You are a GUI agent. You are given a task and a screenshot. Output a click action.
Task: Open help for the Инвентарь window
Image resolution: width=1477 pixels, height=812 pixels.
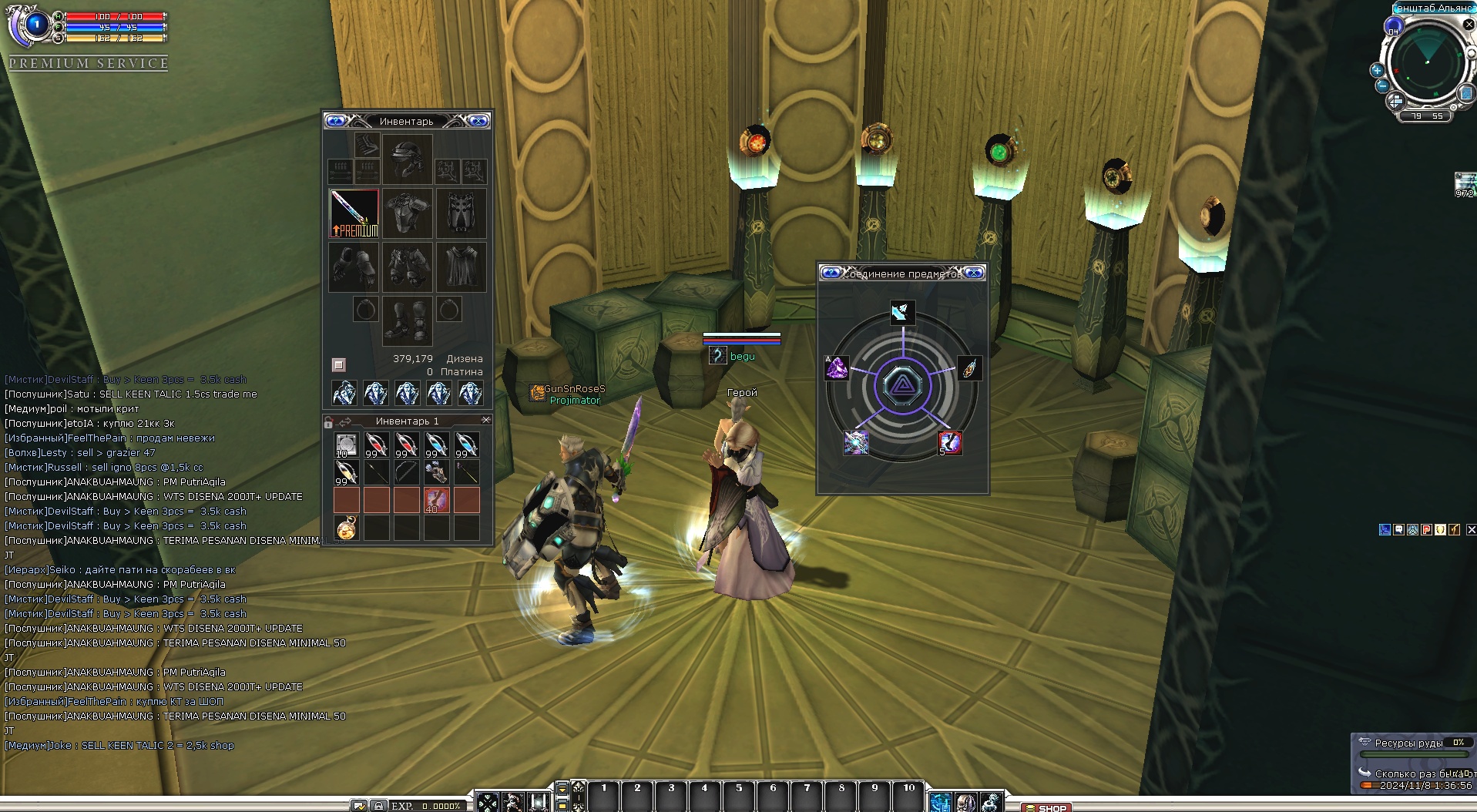click(335, 121)
